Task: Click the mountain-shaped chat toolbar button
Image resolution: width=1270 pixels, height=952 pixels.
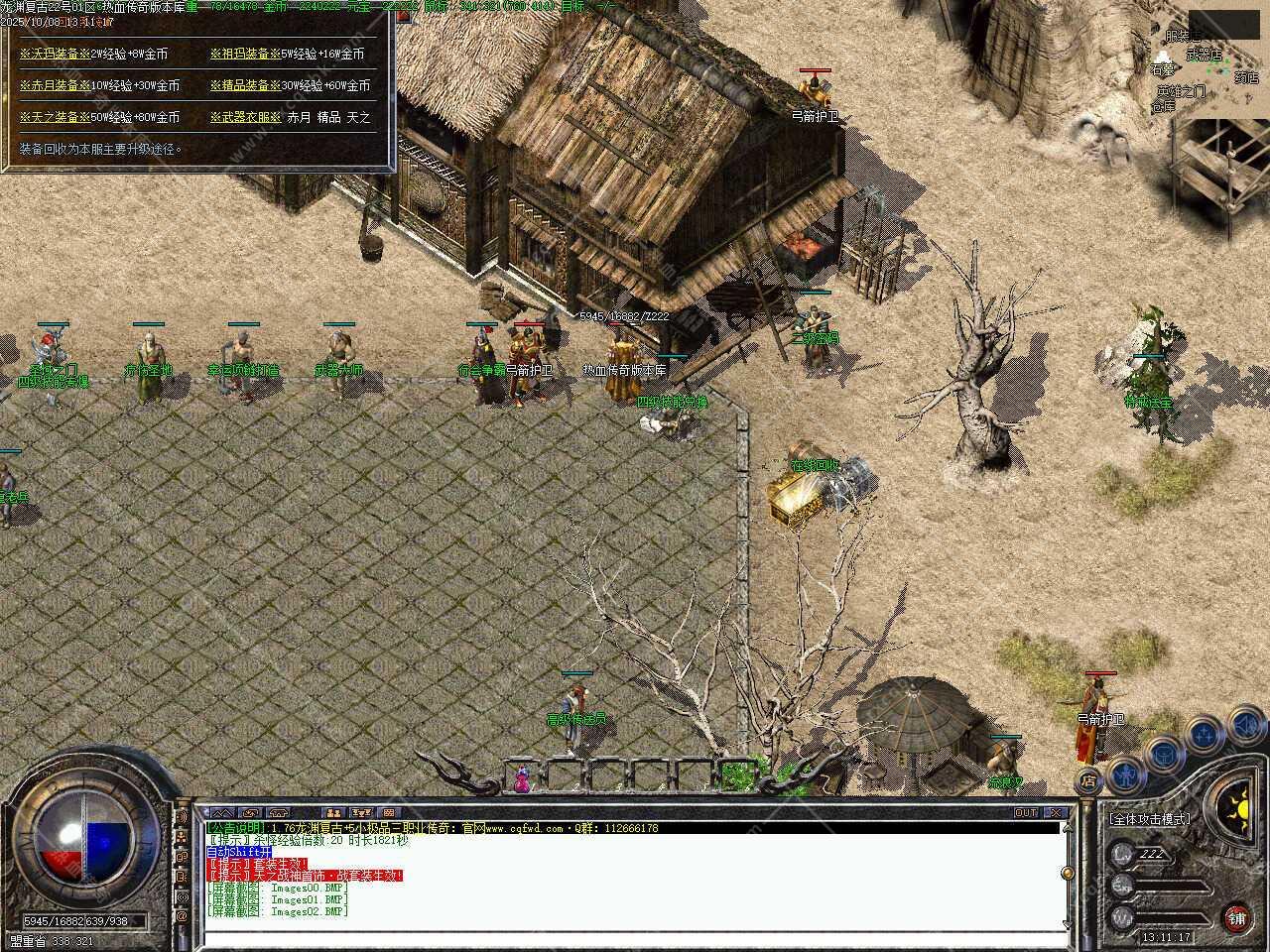Action: [220, 813]
